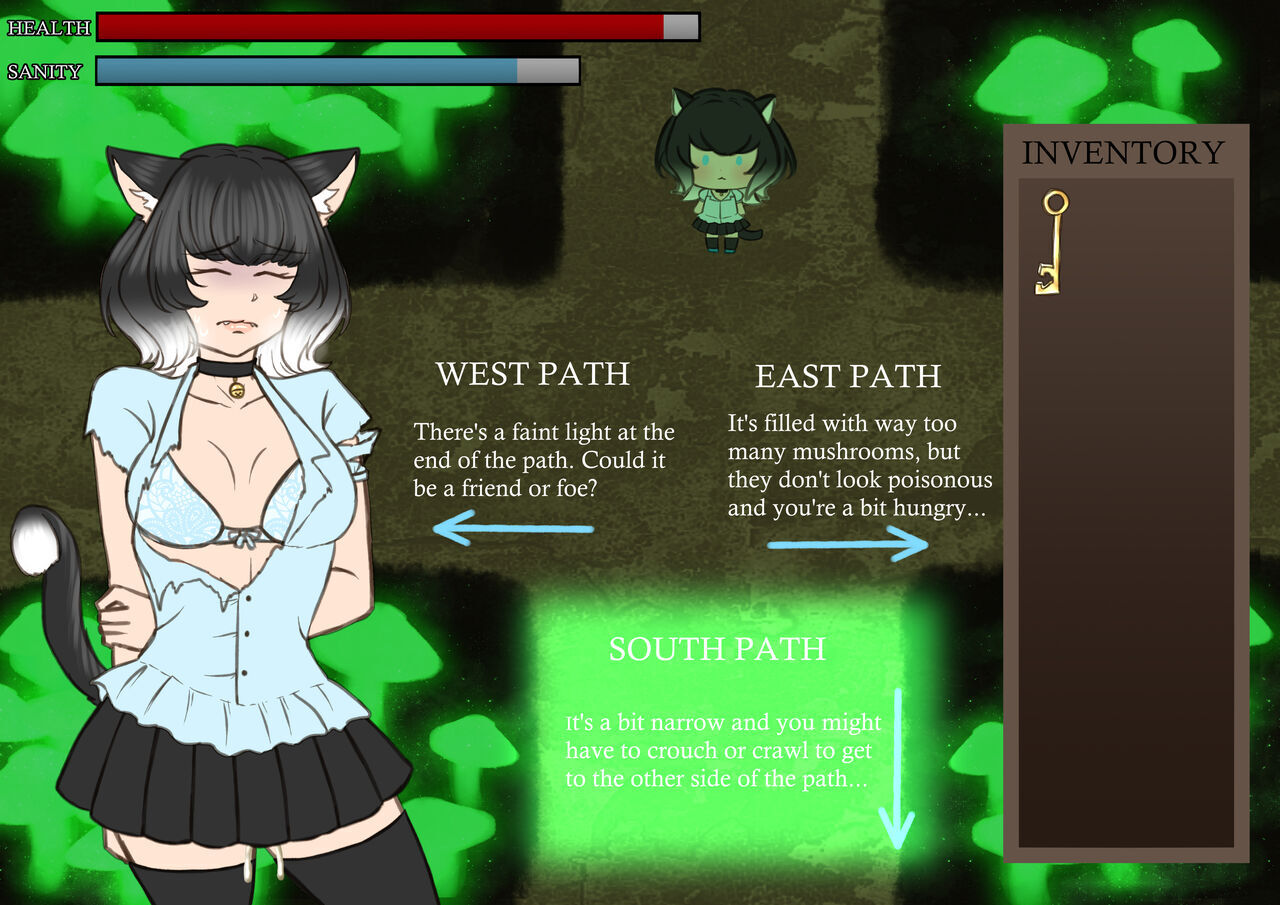Take the highlighted South Path
Screen dimensions: 1280x905
[x=717, y=649]
